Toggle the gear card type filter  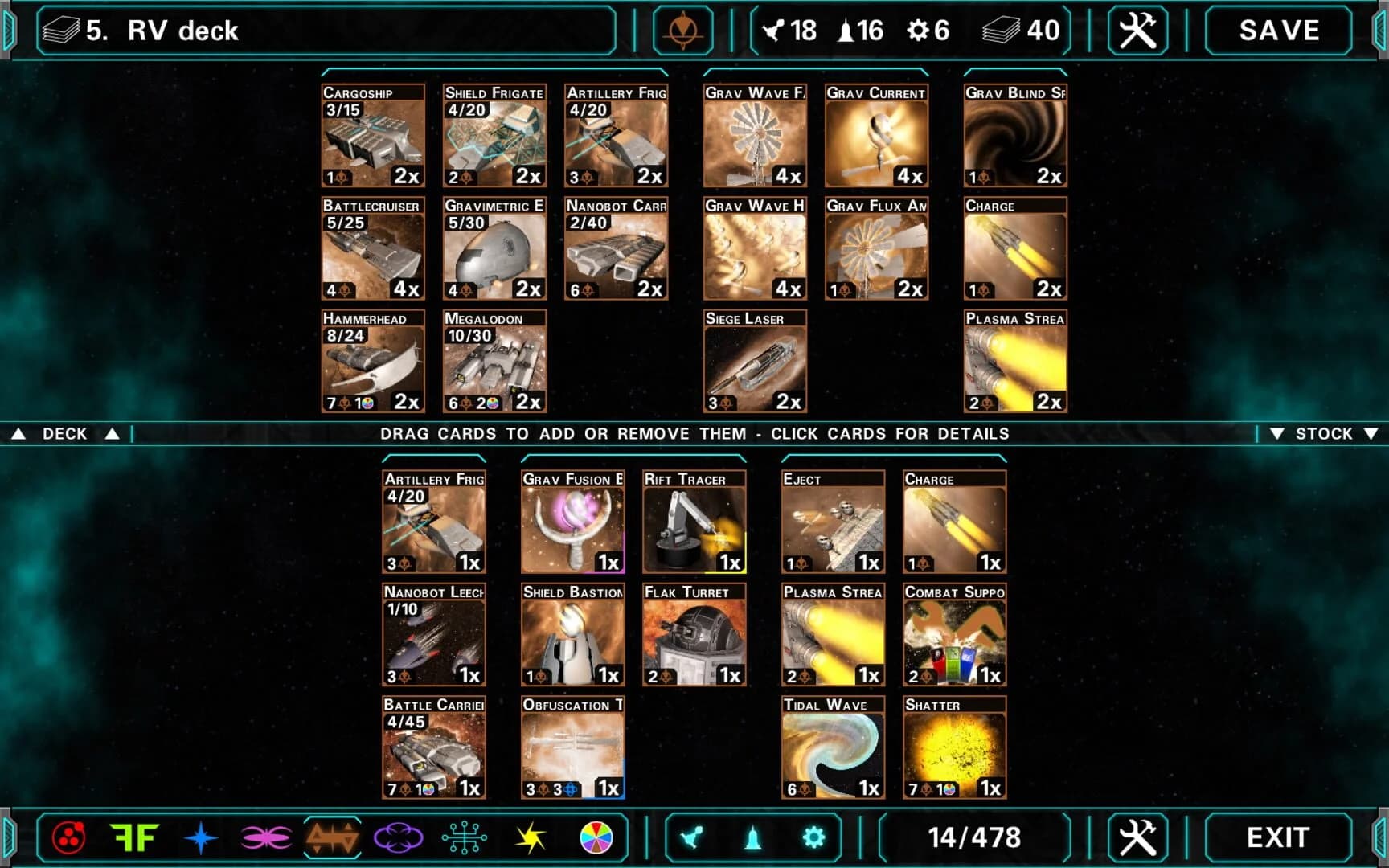click(x=814, y=836)
